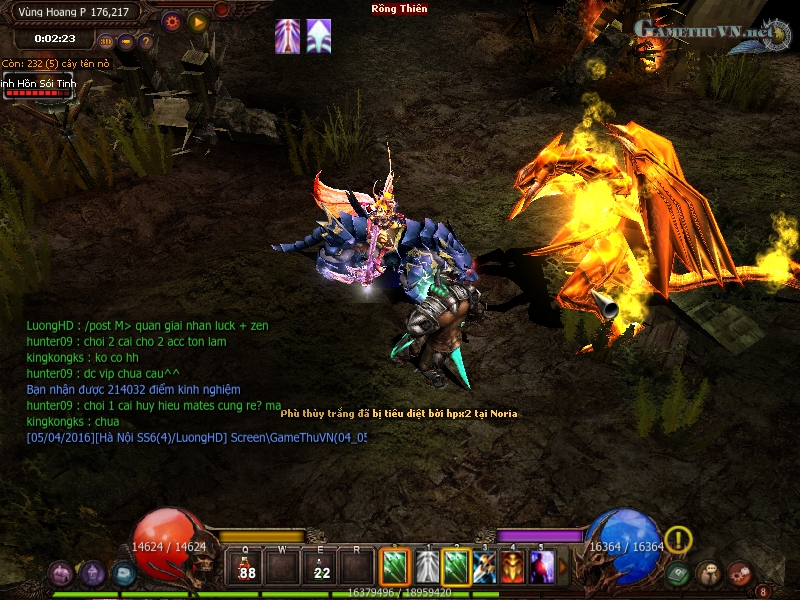
Task: Use the orange armor skill in slot 4
Action: click(513, 568)
